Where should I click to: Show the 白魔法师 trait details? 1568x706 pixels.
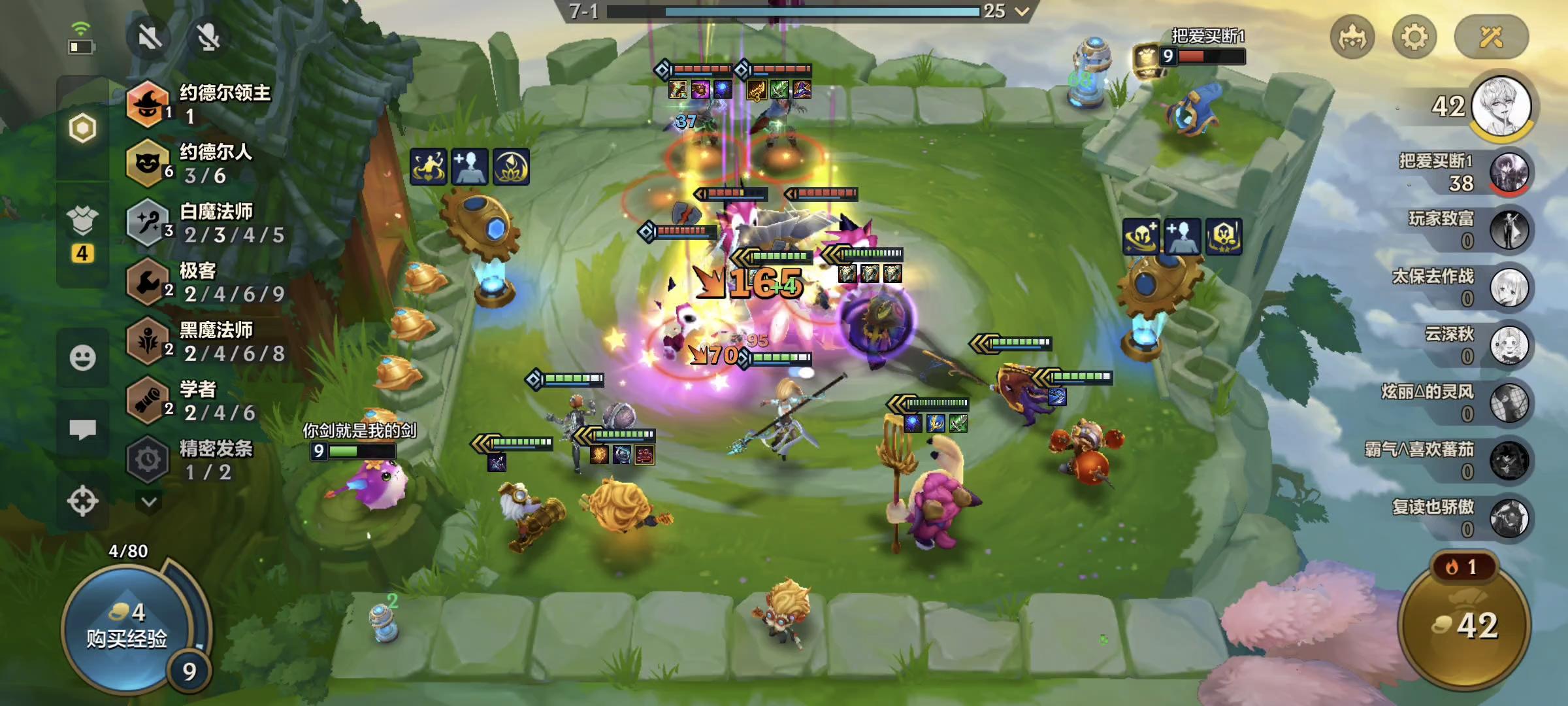tap(206, 223)
